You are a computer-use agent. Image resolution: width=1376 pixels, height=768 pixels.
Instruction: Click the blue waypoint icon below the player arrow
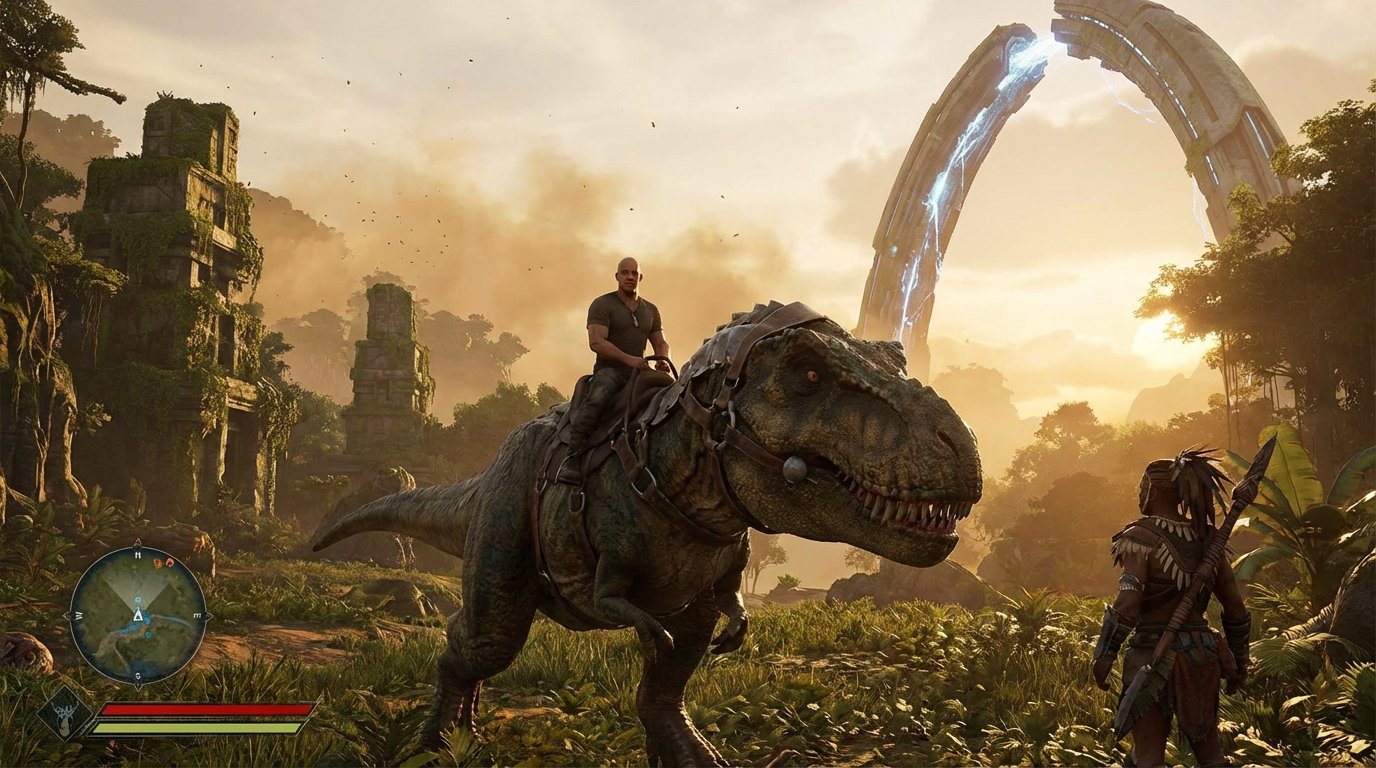148,633
